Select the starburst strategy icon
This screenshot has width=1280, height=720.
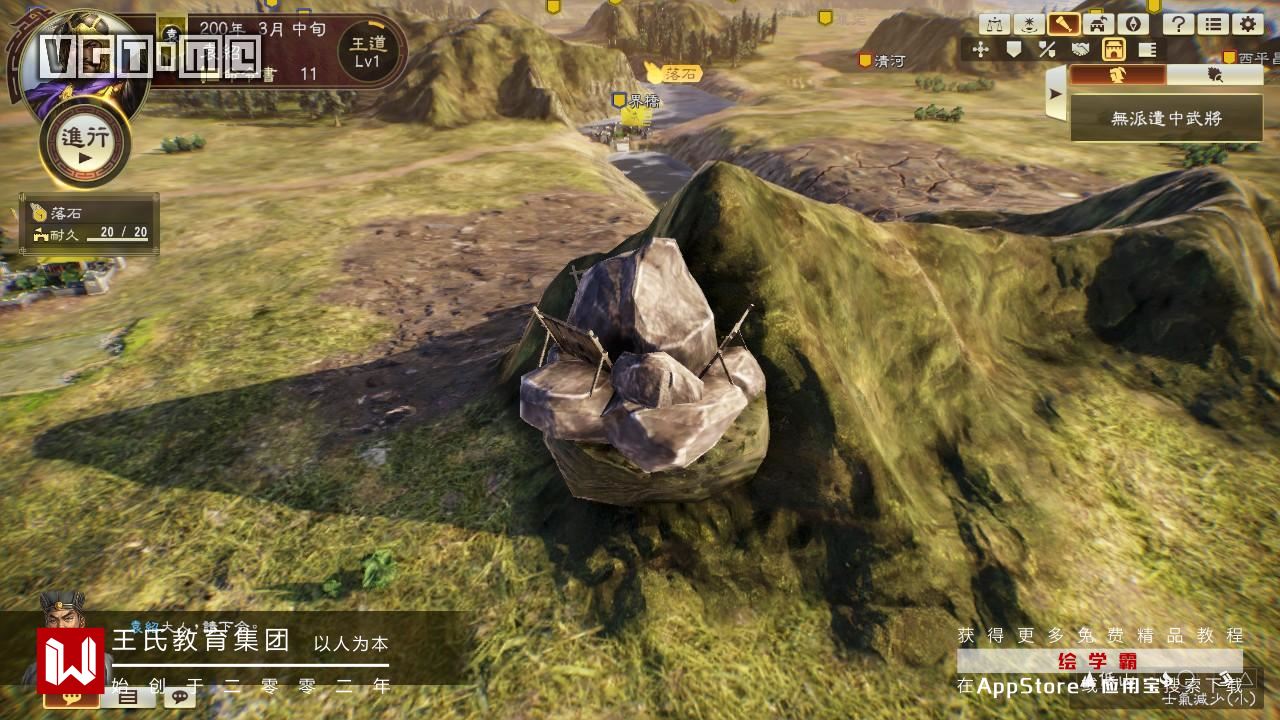[x=1028, y=25]
